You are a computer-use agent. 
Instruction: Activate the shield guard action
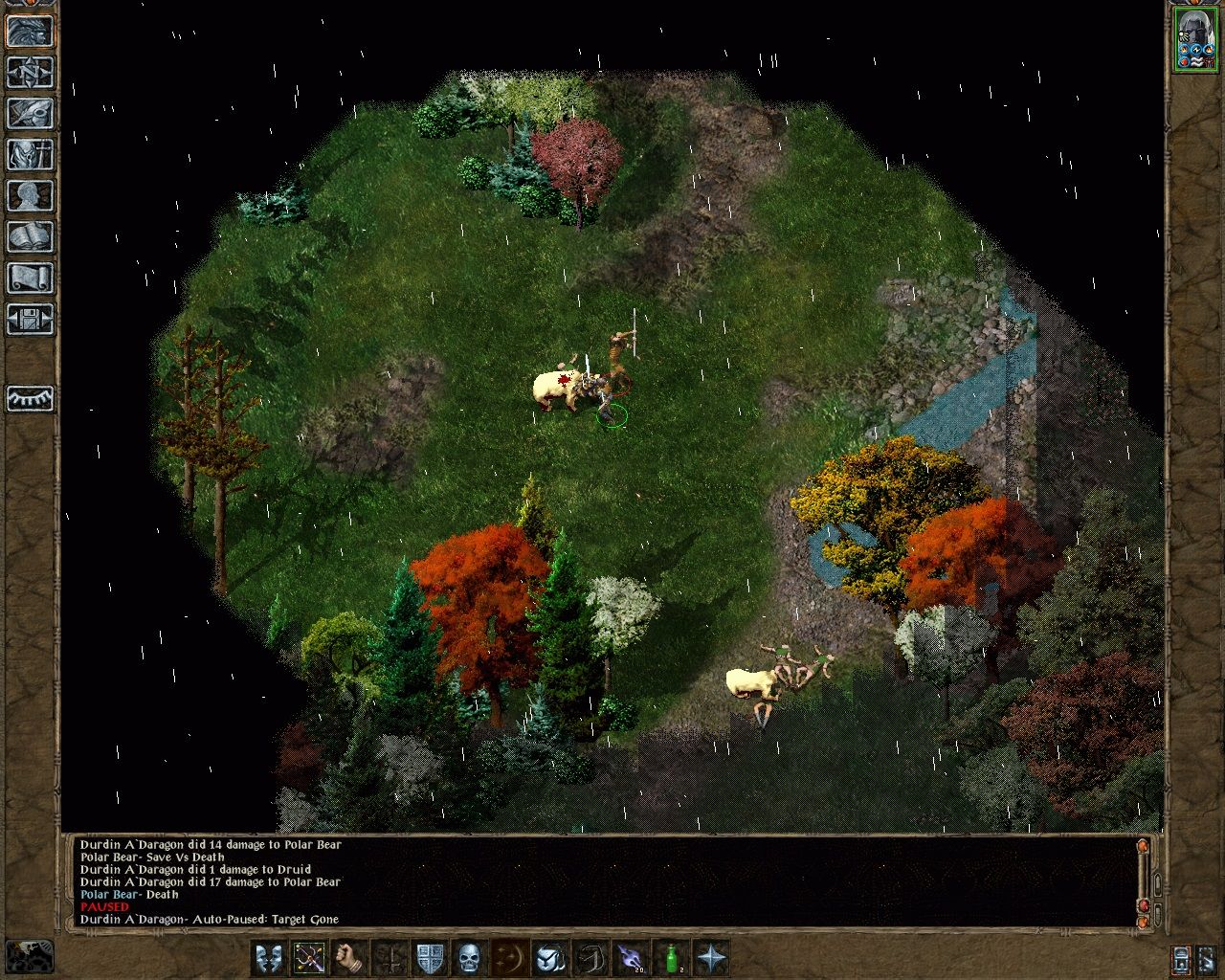point(430,957)
